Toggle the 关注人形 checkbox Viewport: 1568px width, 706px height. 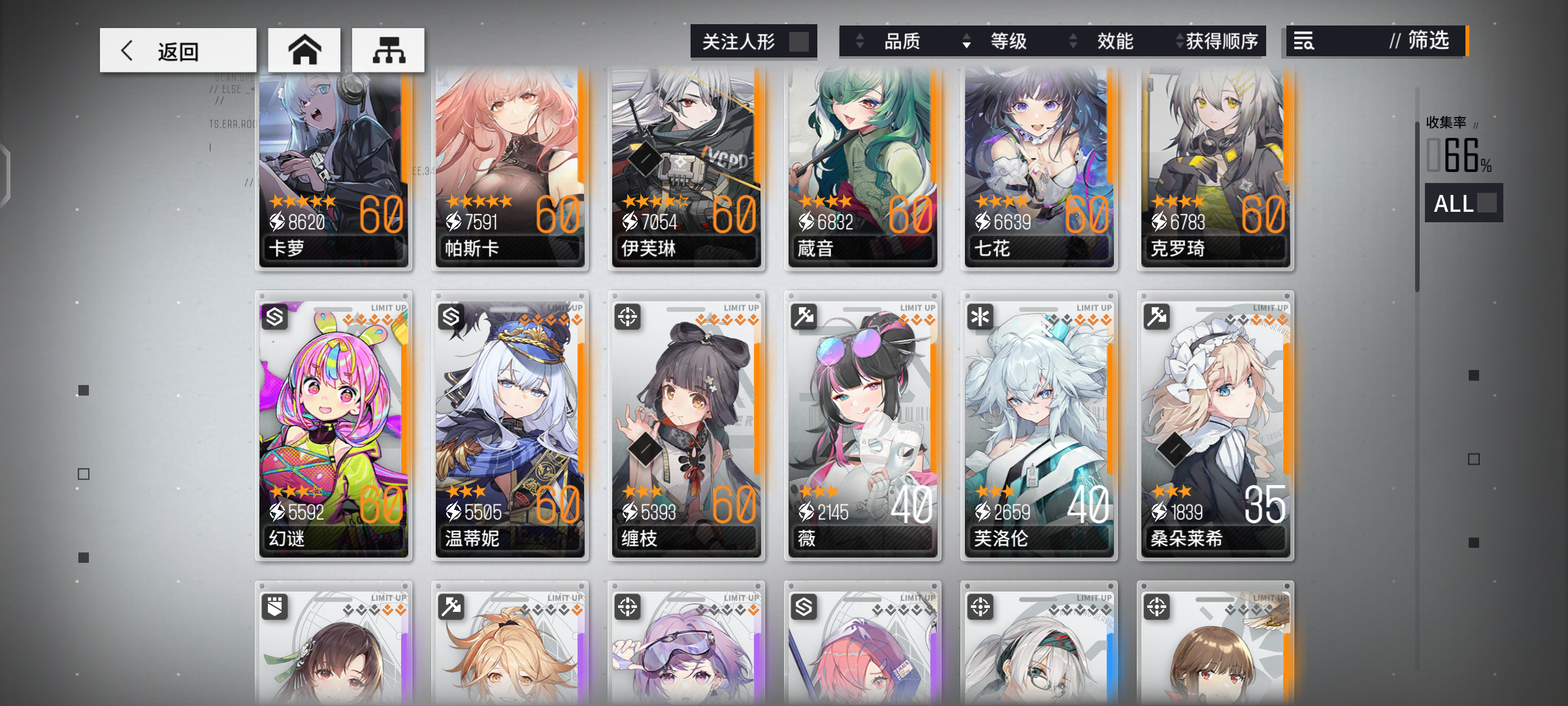click(x=800, y=41)
